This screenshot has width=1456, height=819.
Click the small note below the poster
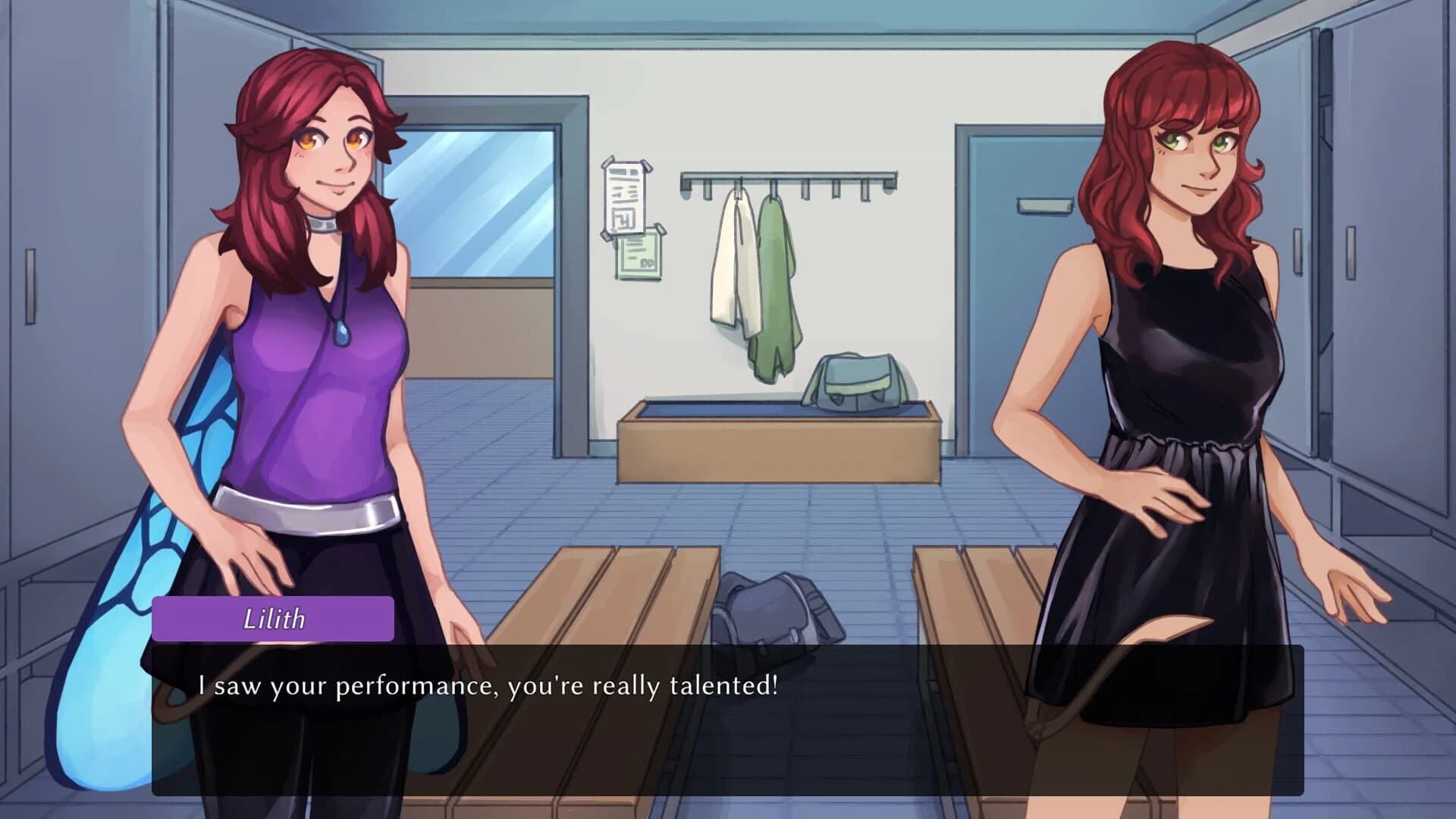coord(639,254)
